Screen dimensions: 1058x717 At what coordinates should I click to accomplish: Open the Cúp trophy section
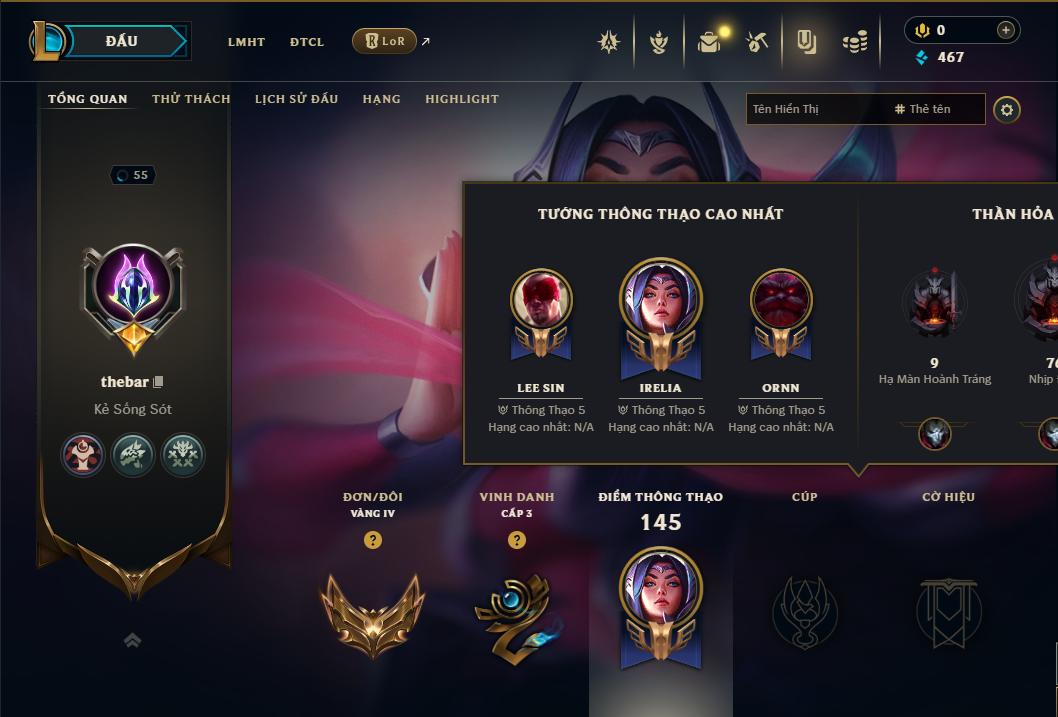[x=804, y=612]
